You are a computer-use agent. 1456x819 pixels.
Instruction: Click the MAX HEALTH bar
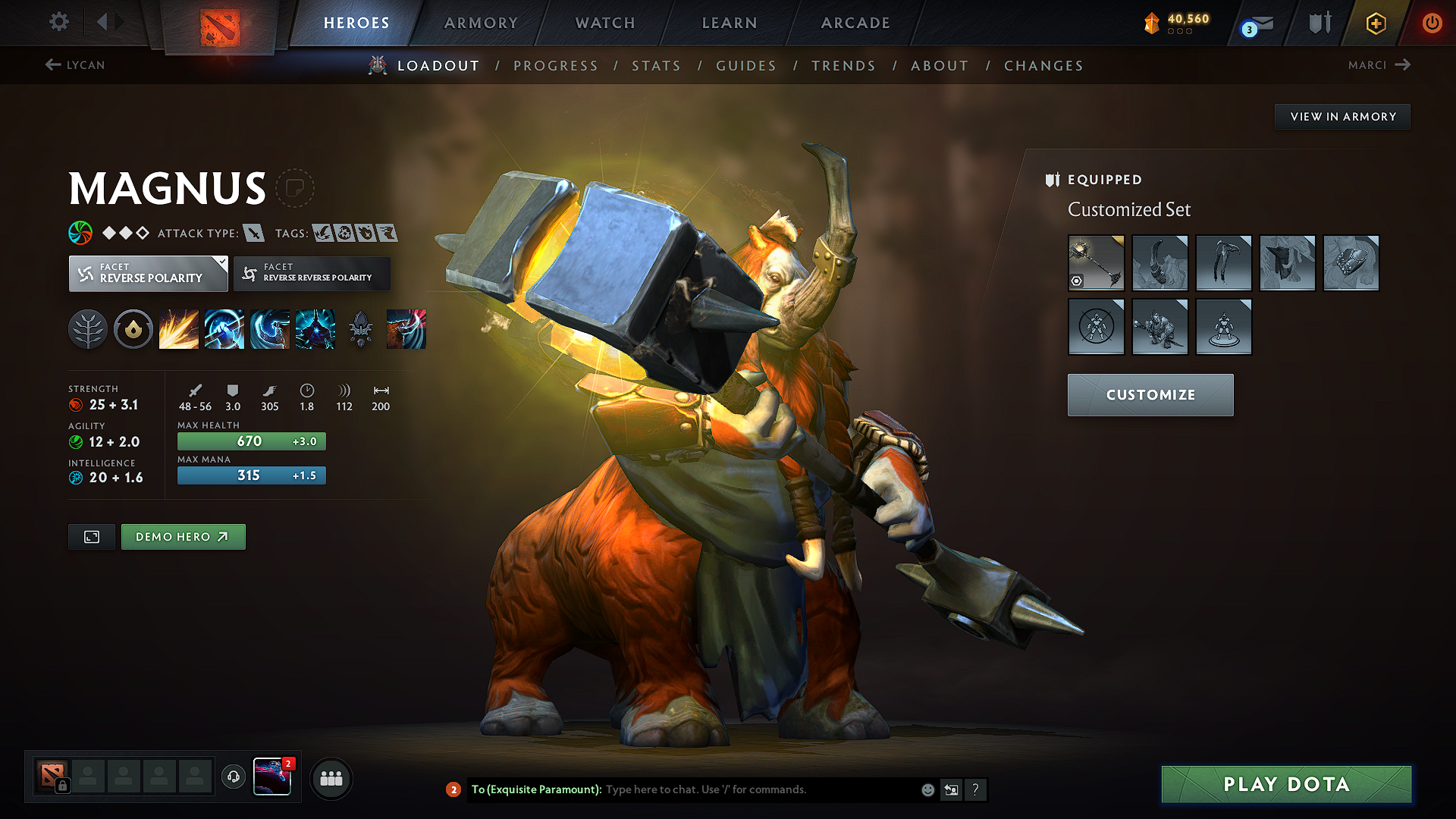[251, 441]
